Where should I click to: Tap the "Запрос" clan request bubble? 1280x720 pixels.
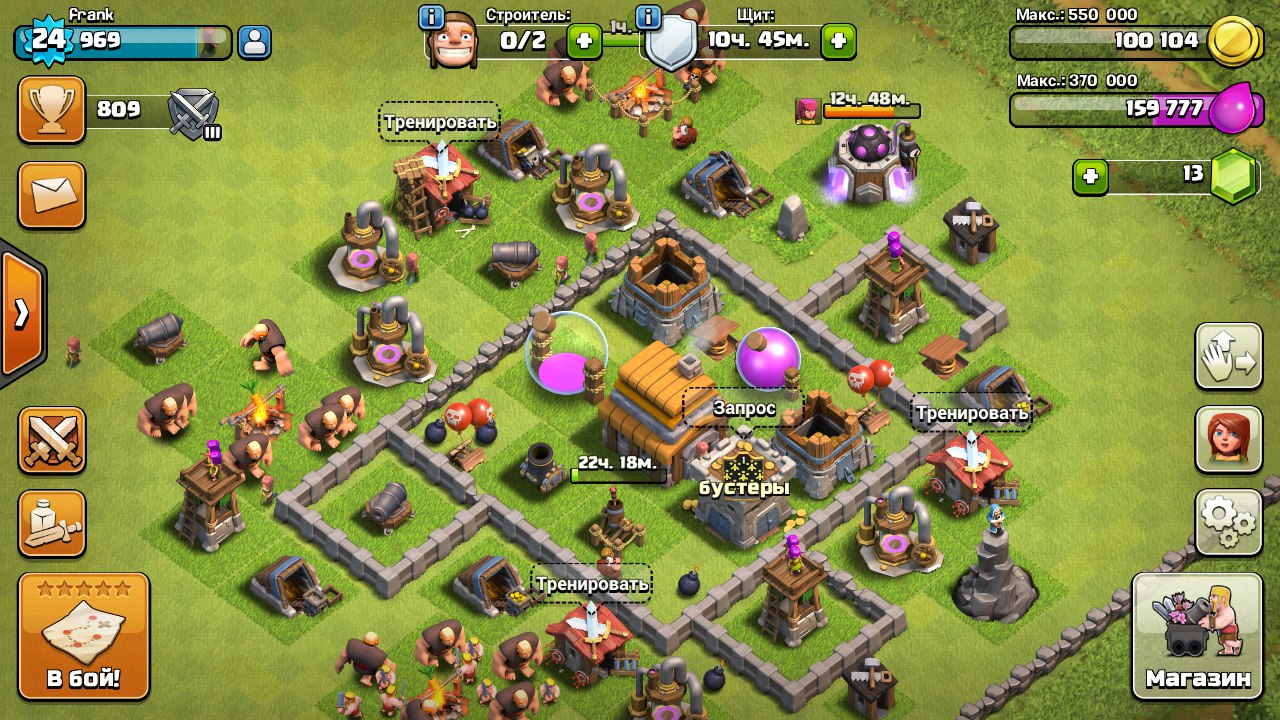[x=743, y=408]
